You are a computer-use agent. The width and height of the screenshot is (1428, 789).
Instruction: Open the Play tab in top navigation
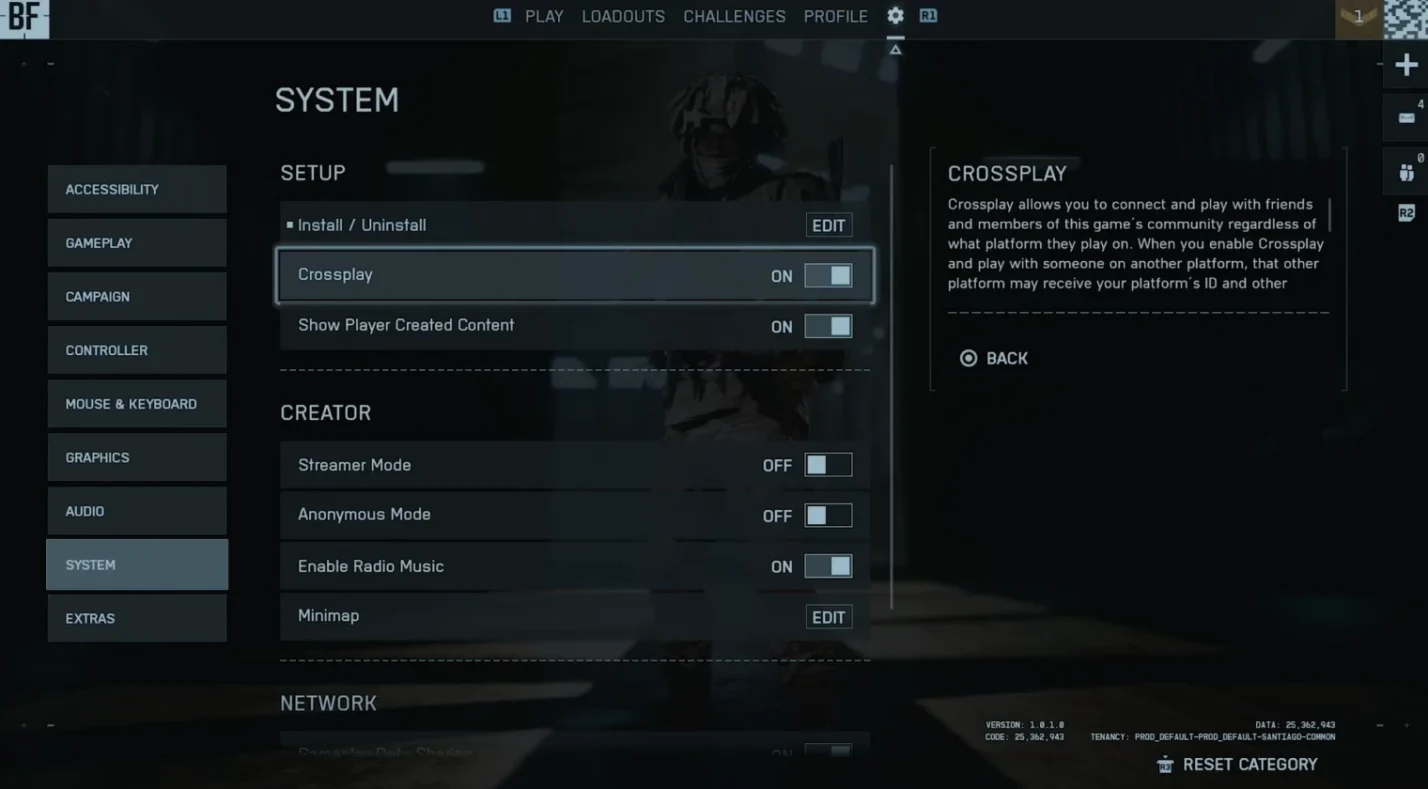coord(544,17)
